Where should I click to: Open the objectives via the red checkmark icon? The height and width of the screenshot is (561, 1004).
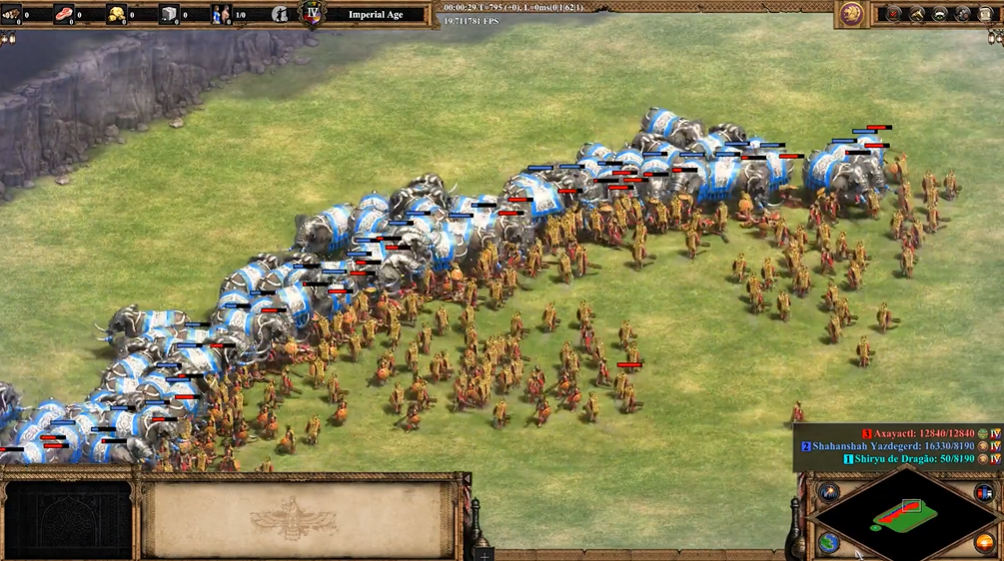894,14
